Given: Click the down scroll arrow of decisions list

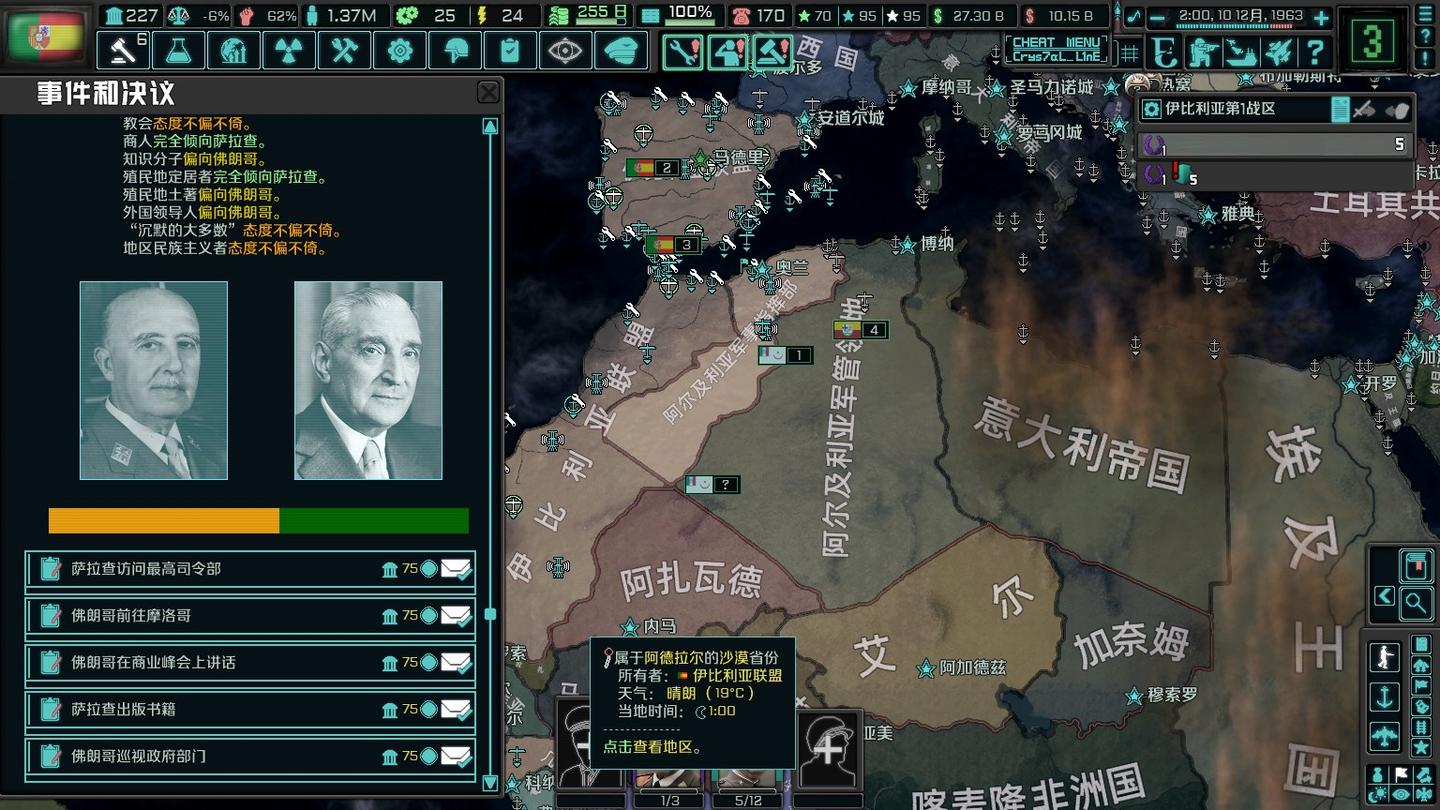Looking at the screenshot, I should pos(488,783).
